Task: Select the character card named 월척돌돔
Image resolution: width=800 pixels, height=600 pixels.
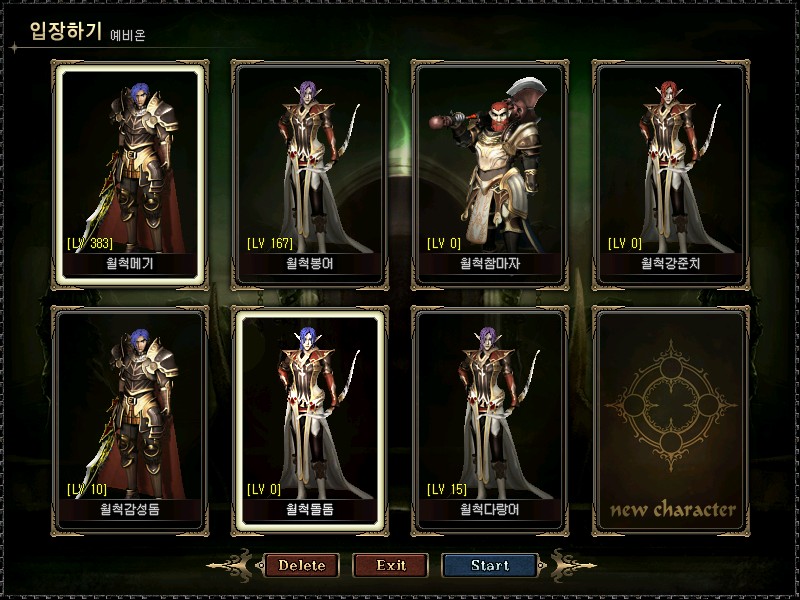Action: click(308, 417)
